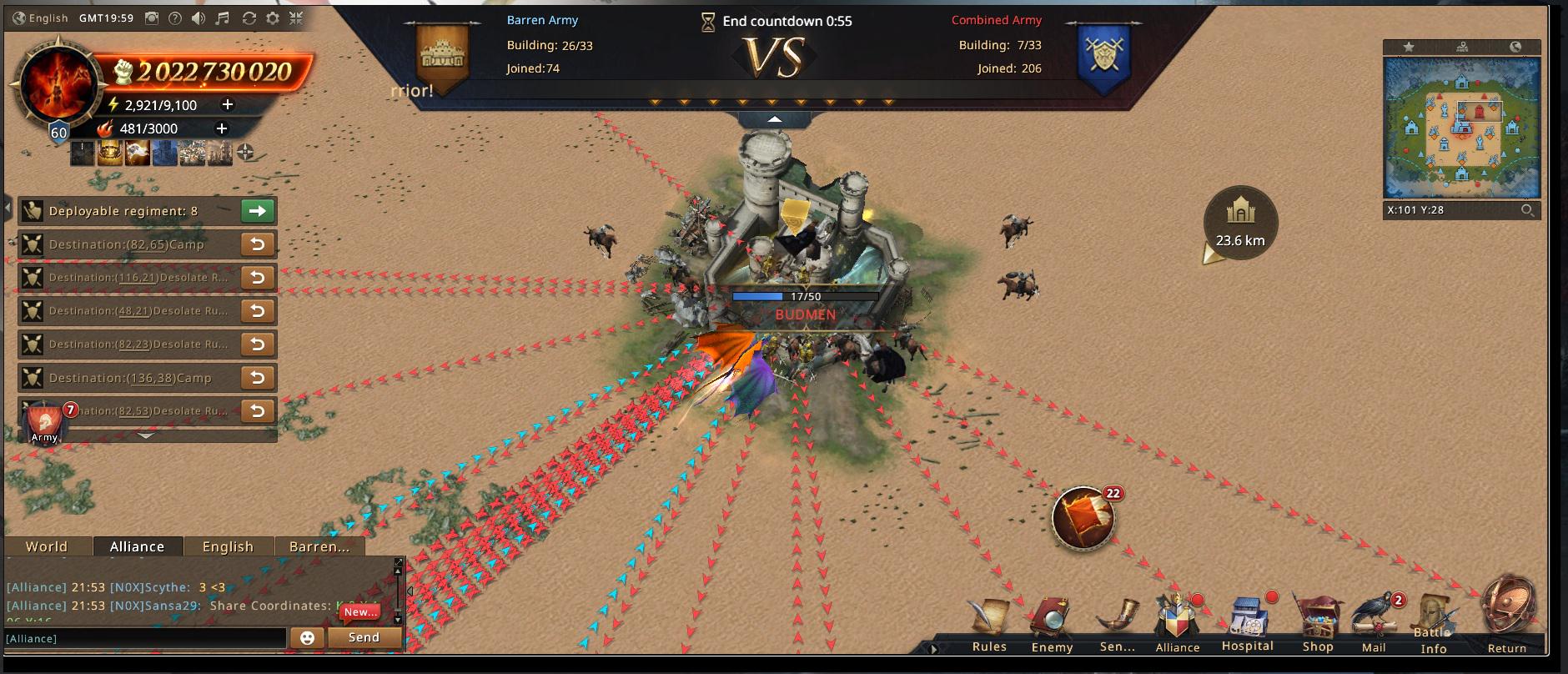
Task: Open the Rules scroll menu
Action: (x=989, y=622)
